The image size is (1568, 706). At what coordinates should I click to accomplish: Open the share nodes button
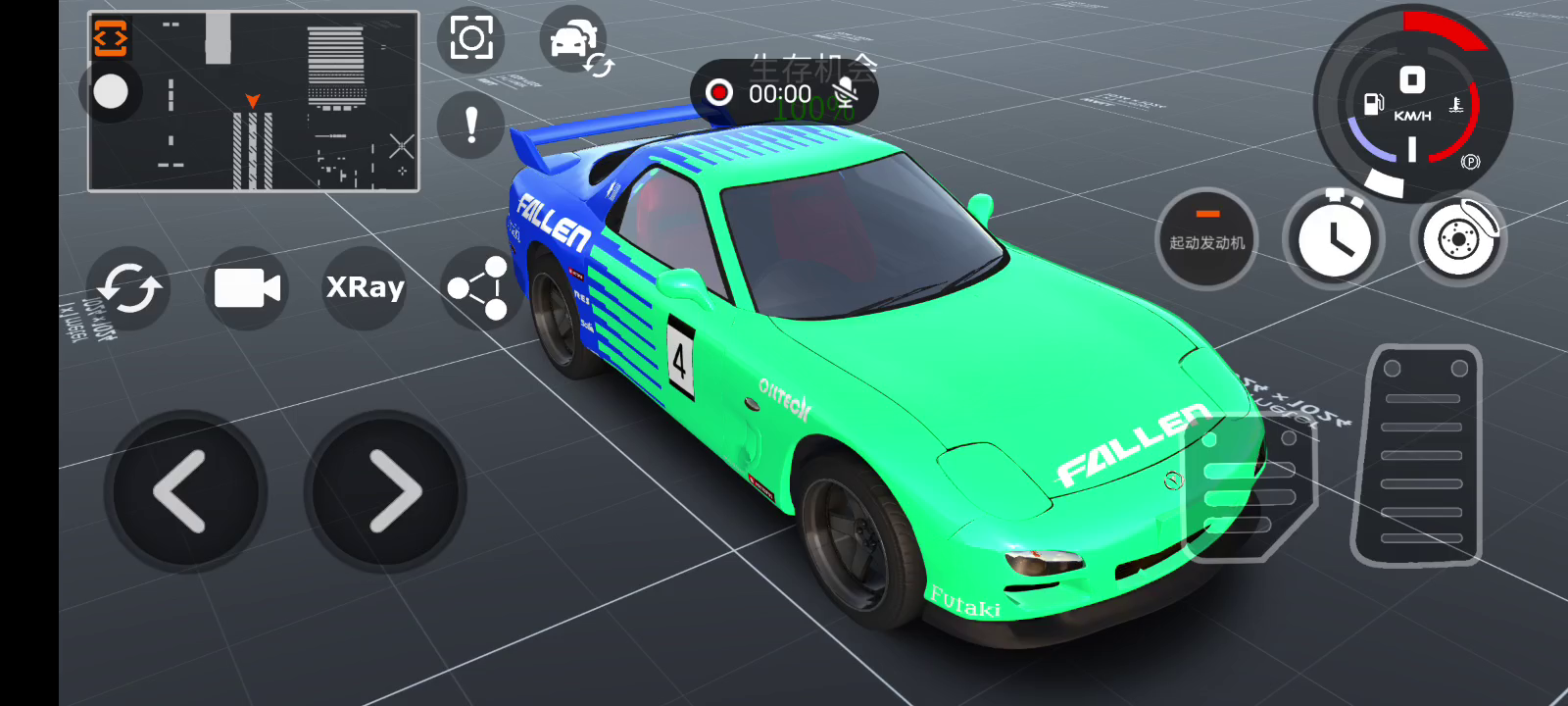[478, 288]
